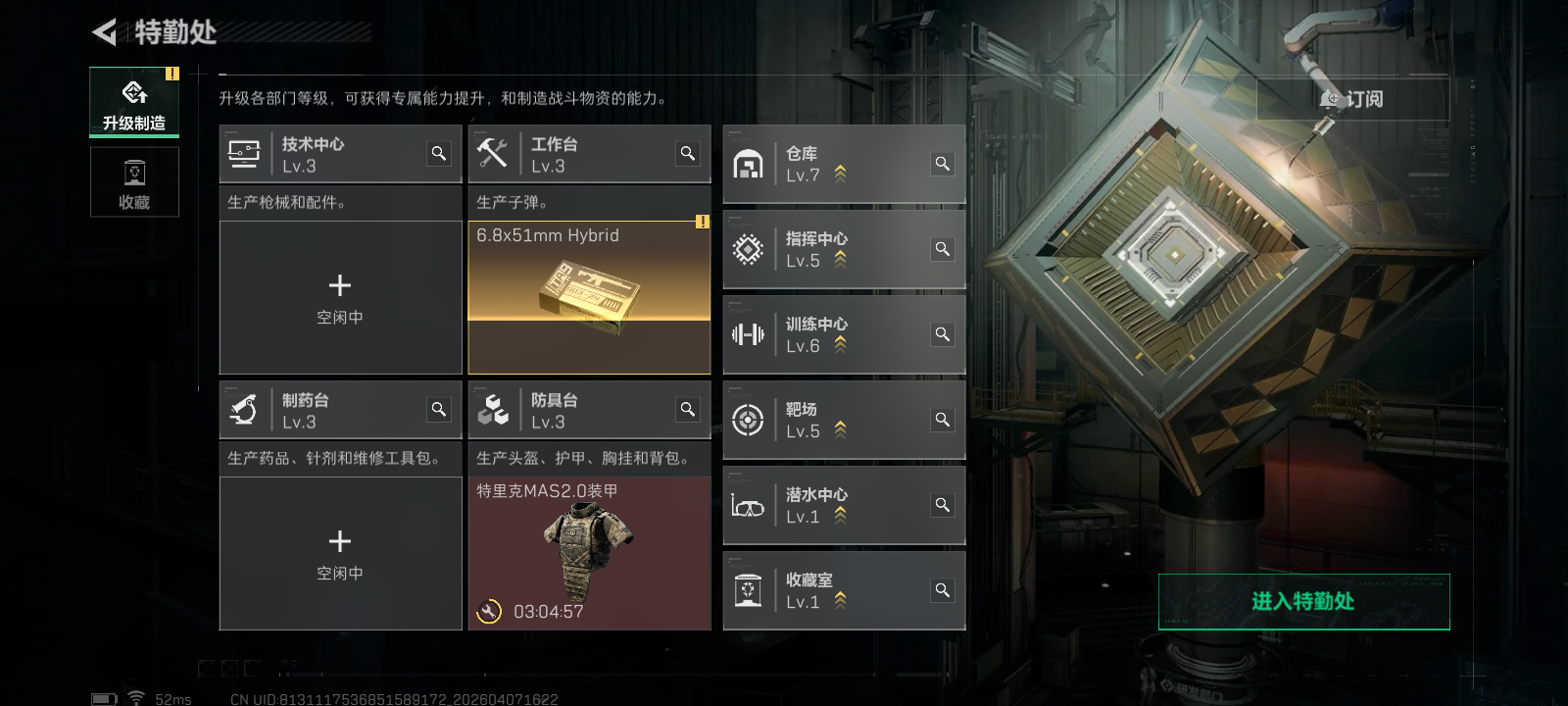Go back using the arrow beside 特勤处

104,32
